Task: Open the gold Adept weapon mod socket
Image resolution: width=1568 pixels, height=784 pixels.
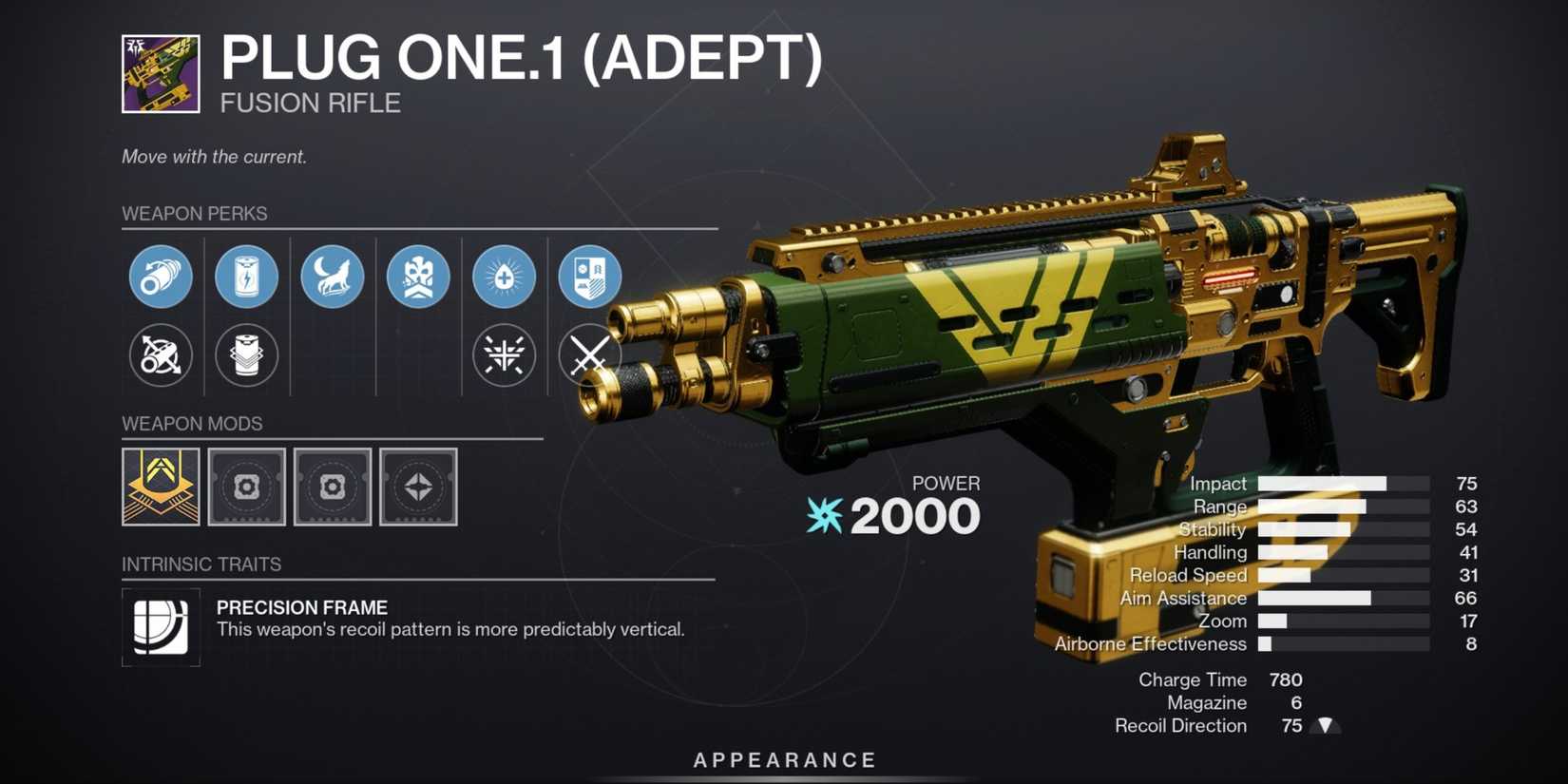Action: (x=160, y=488)
